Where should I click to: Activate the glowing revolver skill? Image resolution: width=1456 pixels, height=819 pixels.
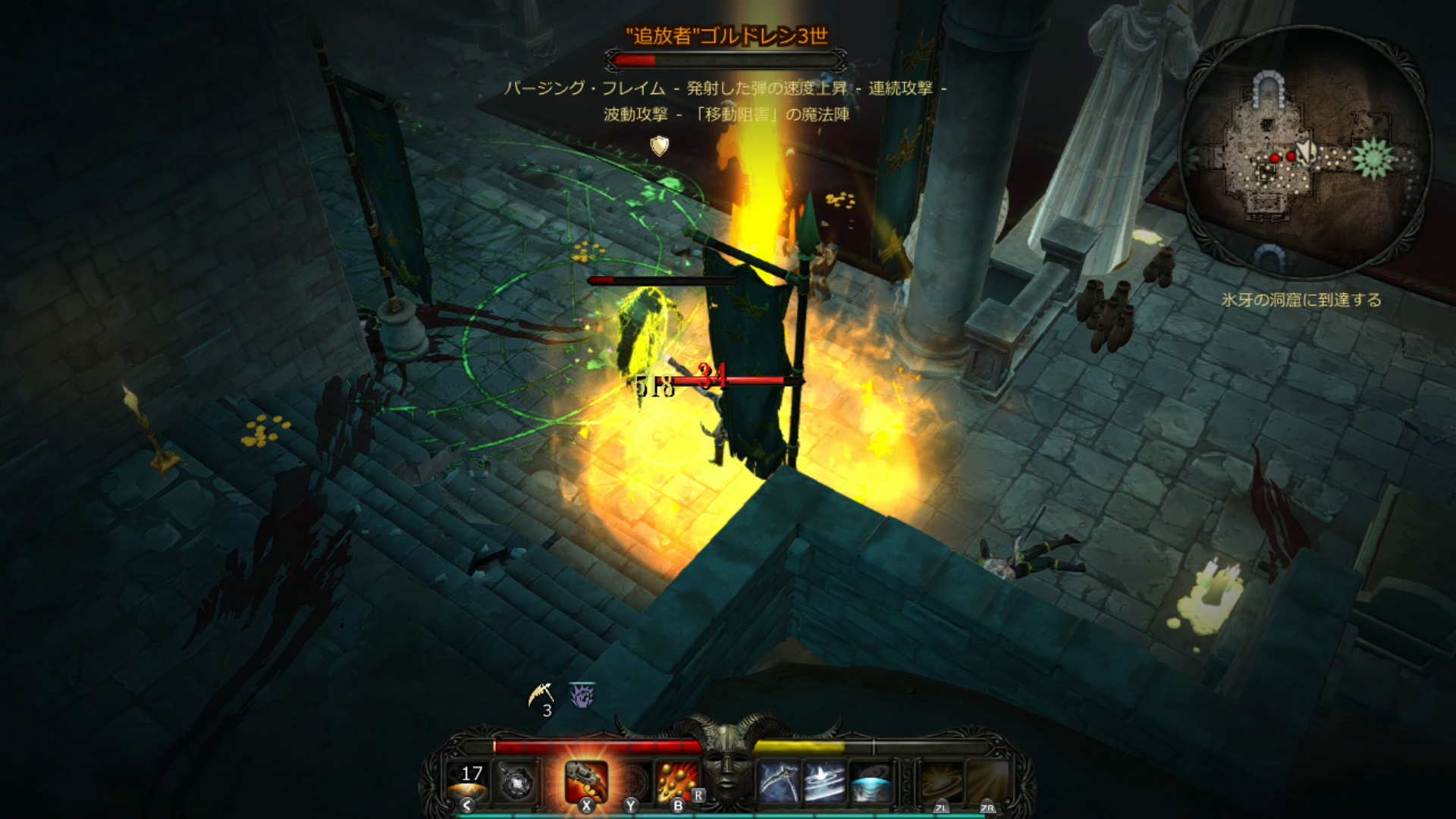pyautogui.click(x=585, y=781)
